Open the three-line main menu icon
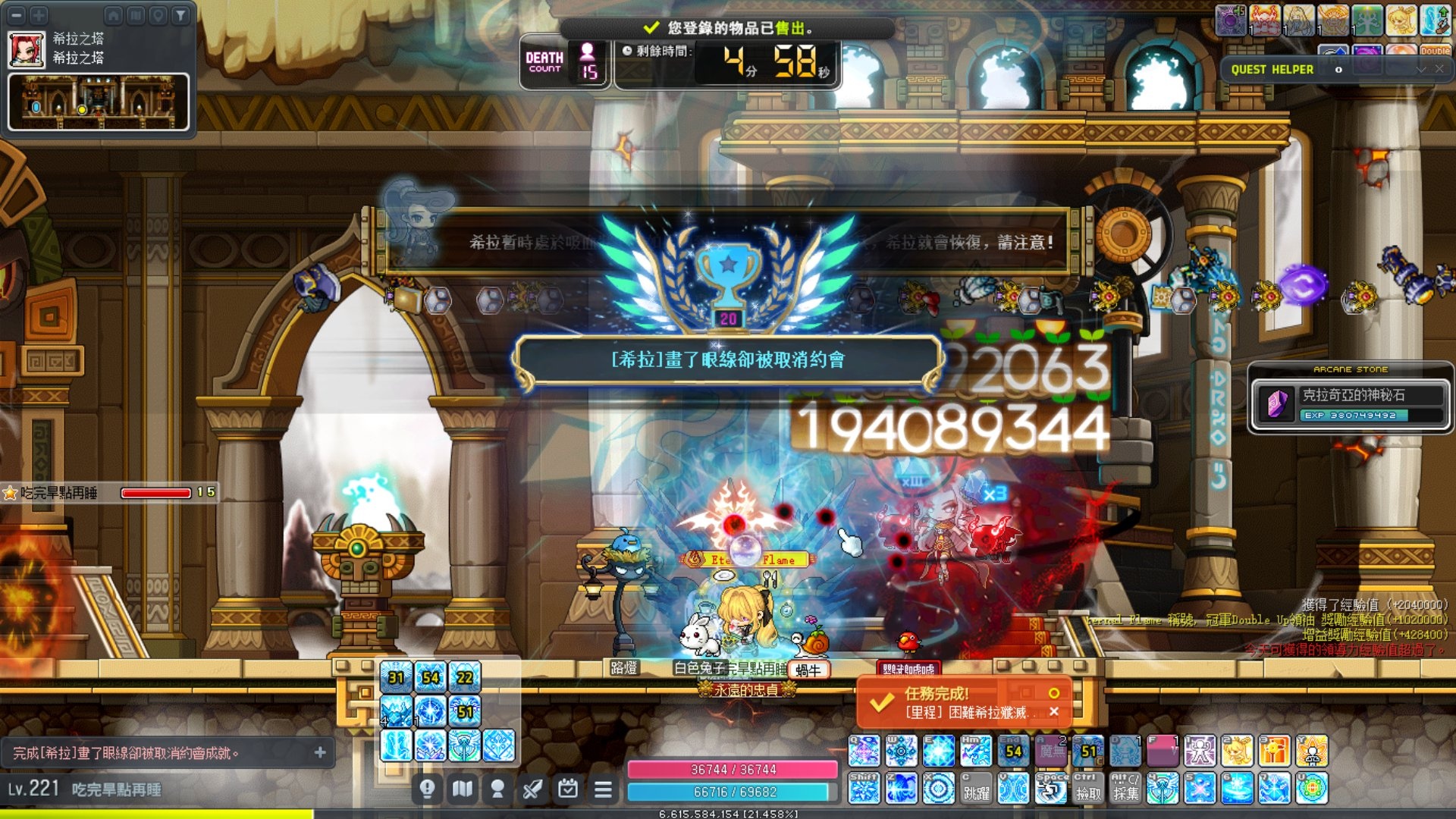Screen dimensions: 1456x819 (603, 789)
